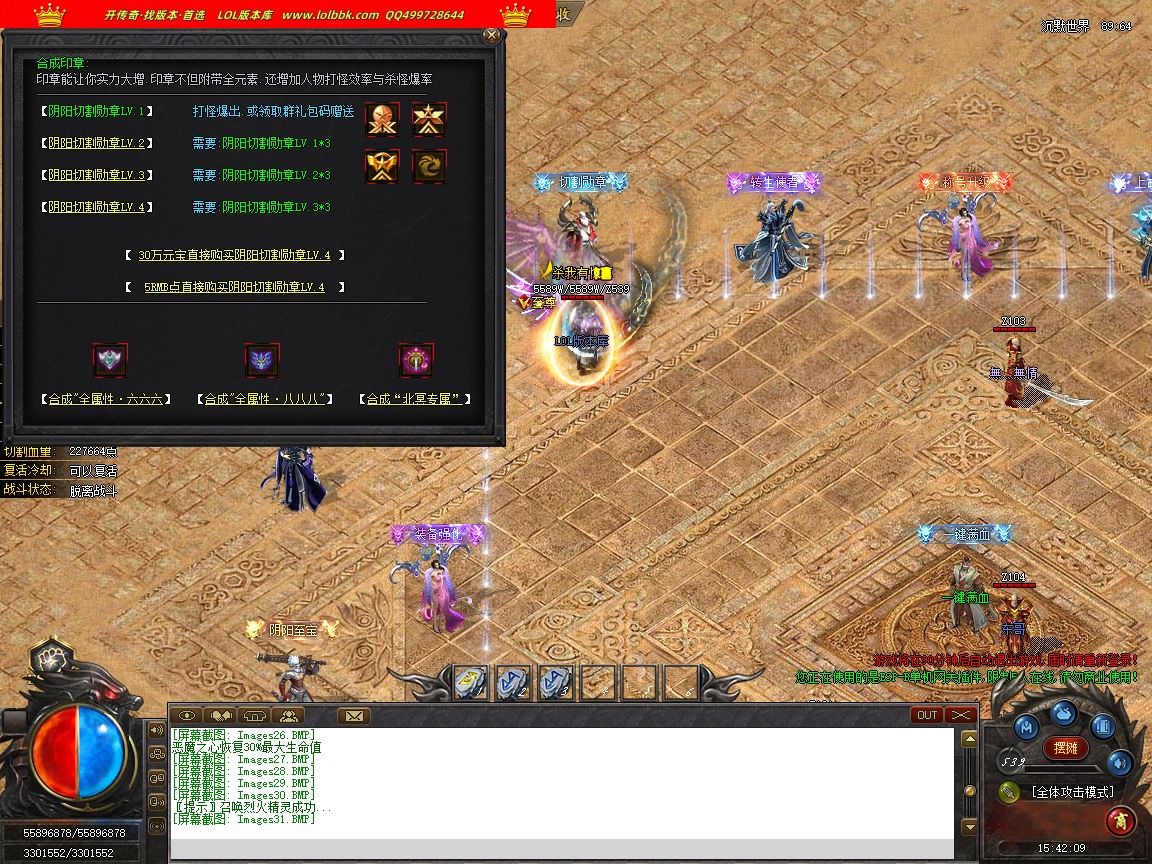Viewport: 1152px width, 864px height.
Task: Open the 阴阳切割勋章LV.4 link in the medal list
Action: click(97, 207)
